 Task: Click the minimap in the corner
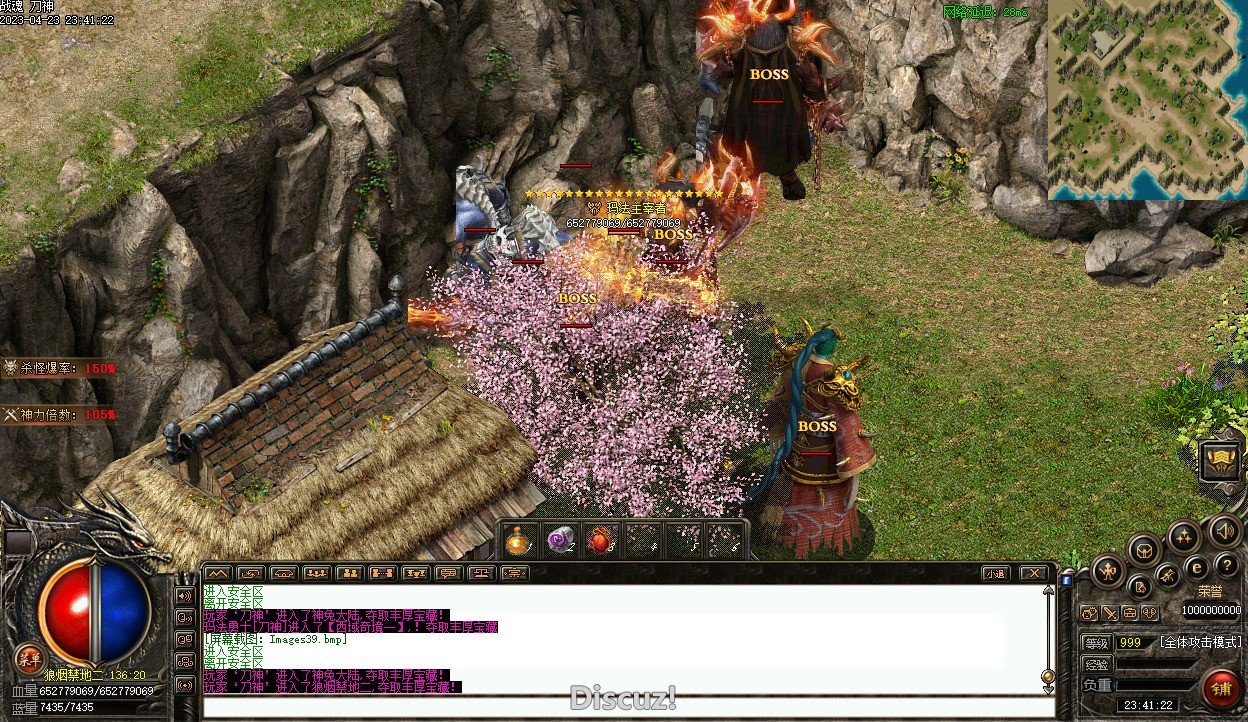coord(1147,99)
